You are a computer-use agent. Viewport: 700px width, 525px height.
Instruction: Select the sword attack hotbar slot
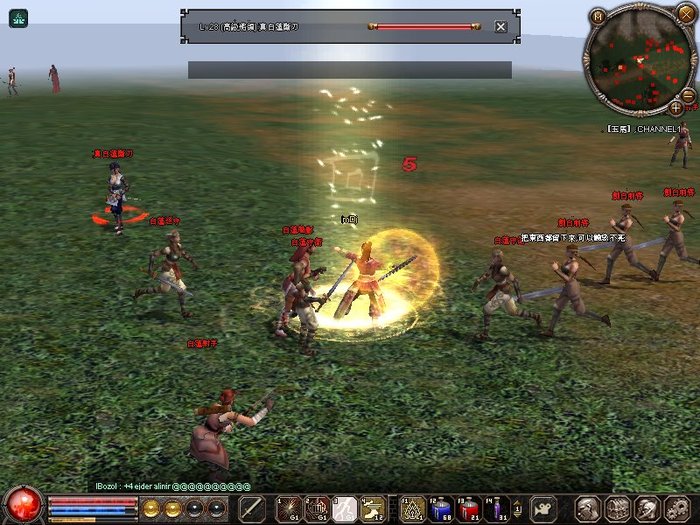[x=253, y=507]
